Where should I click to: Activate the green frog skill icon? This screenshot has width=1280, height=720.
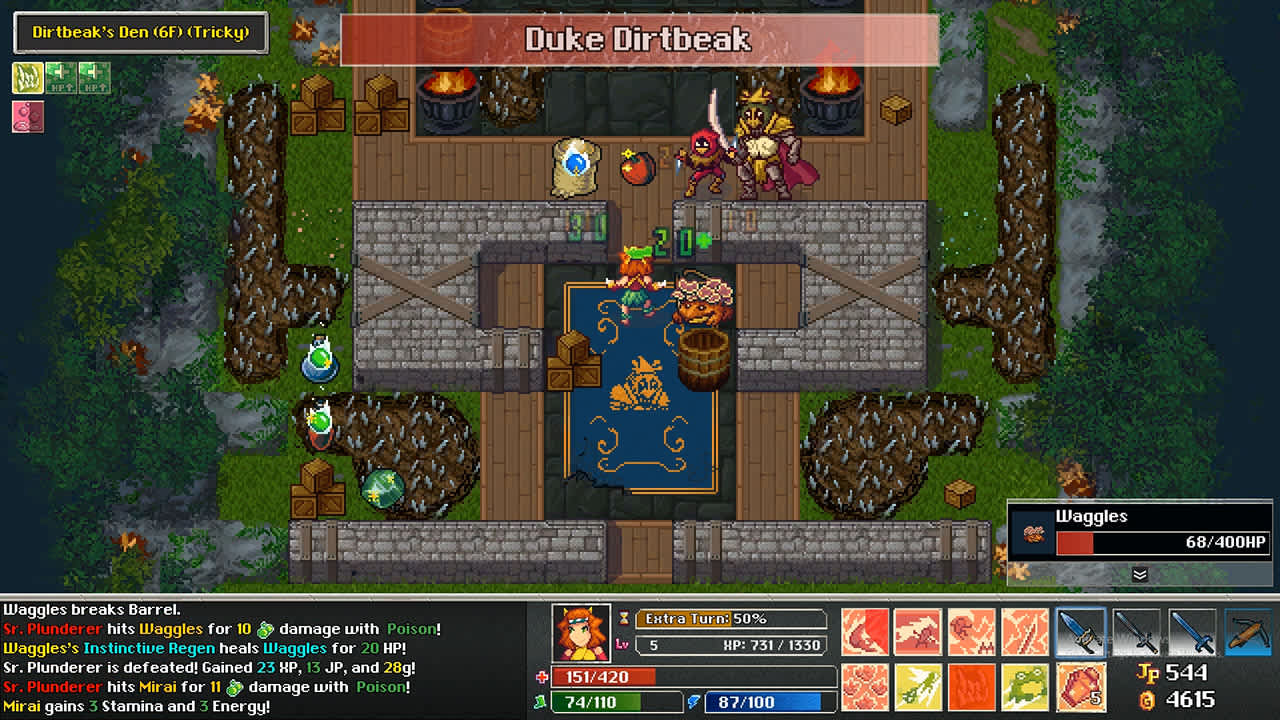point(1027,686)
